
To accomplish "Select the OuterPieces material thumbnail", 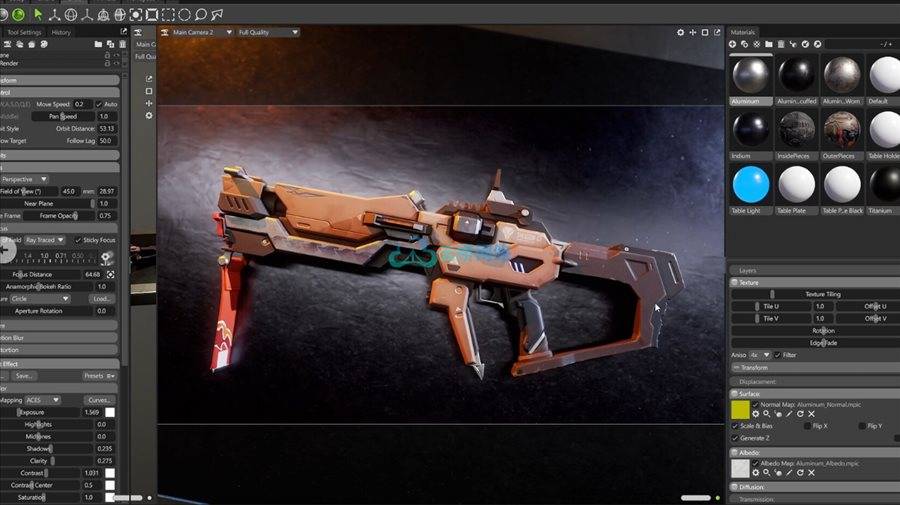I will [841, 129].
